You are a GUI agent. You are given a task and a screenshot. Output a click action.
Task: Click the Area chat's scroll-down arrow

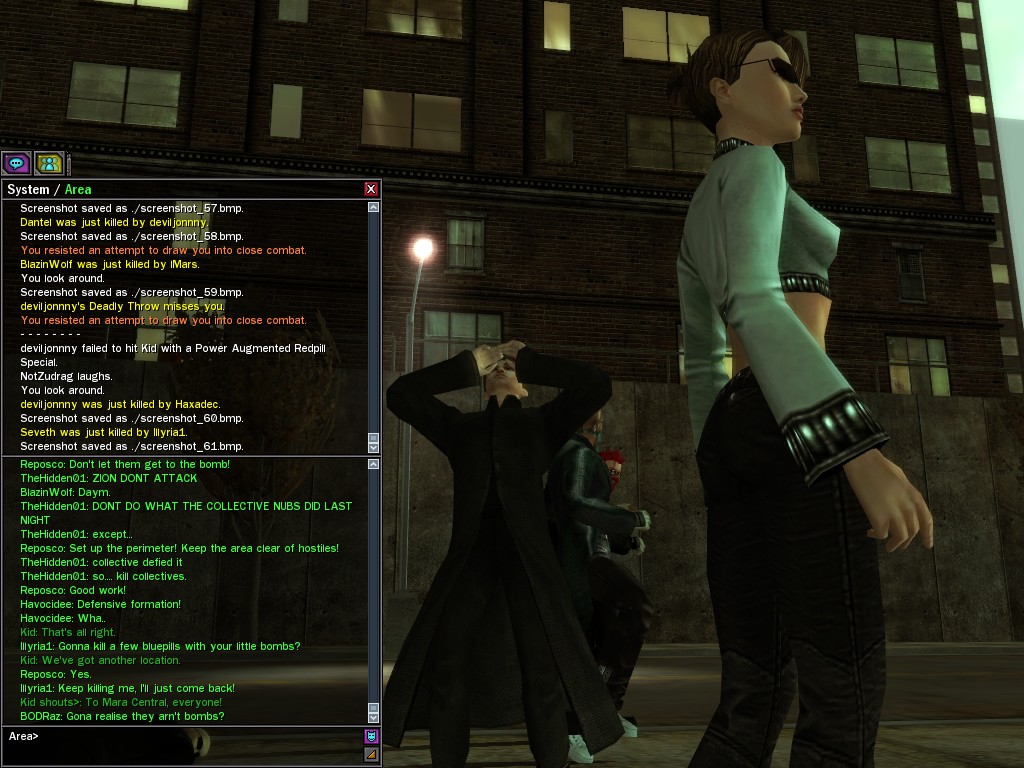click(x=374, y=717)
